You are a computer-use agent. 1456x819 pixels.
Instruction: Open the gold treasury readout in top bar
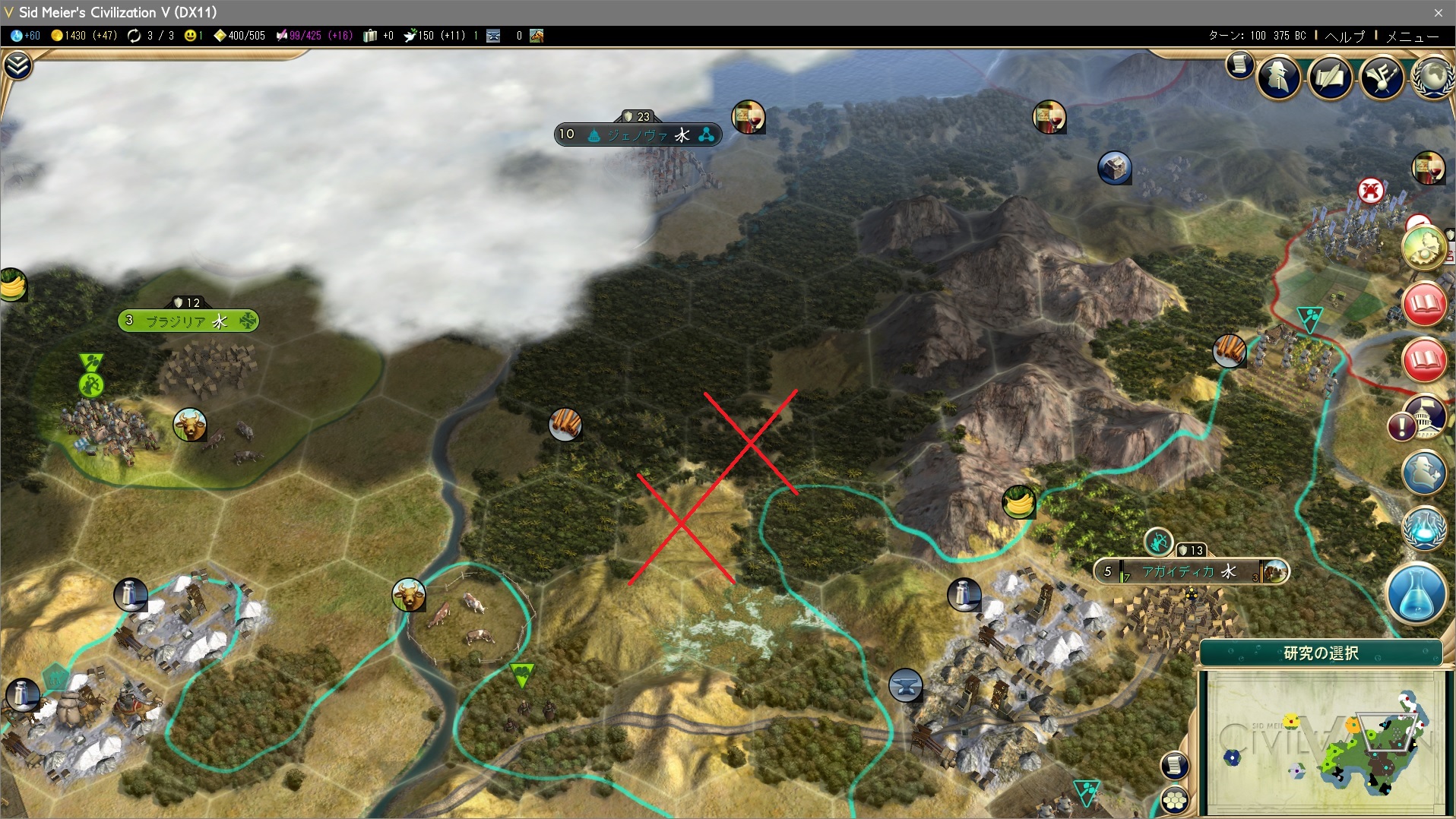84,36
